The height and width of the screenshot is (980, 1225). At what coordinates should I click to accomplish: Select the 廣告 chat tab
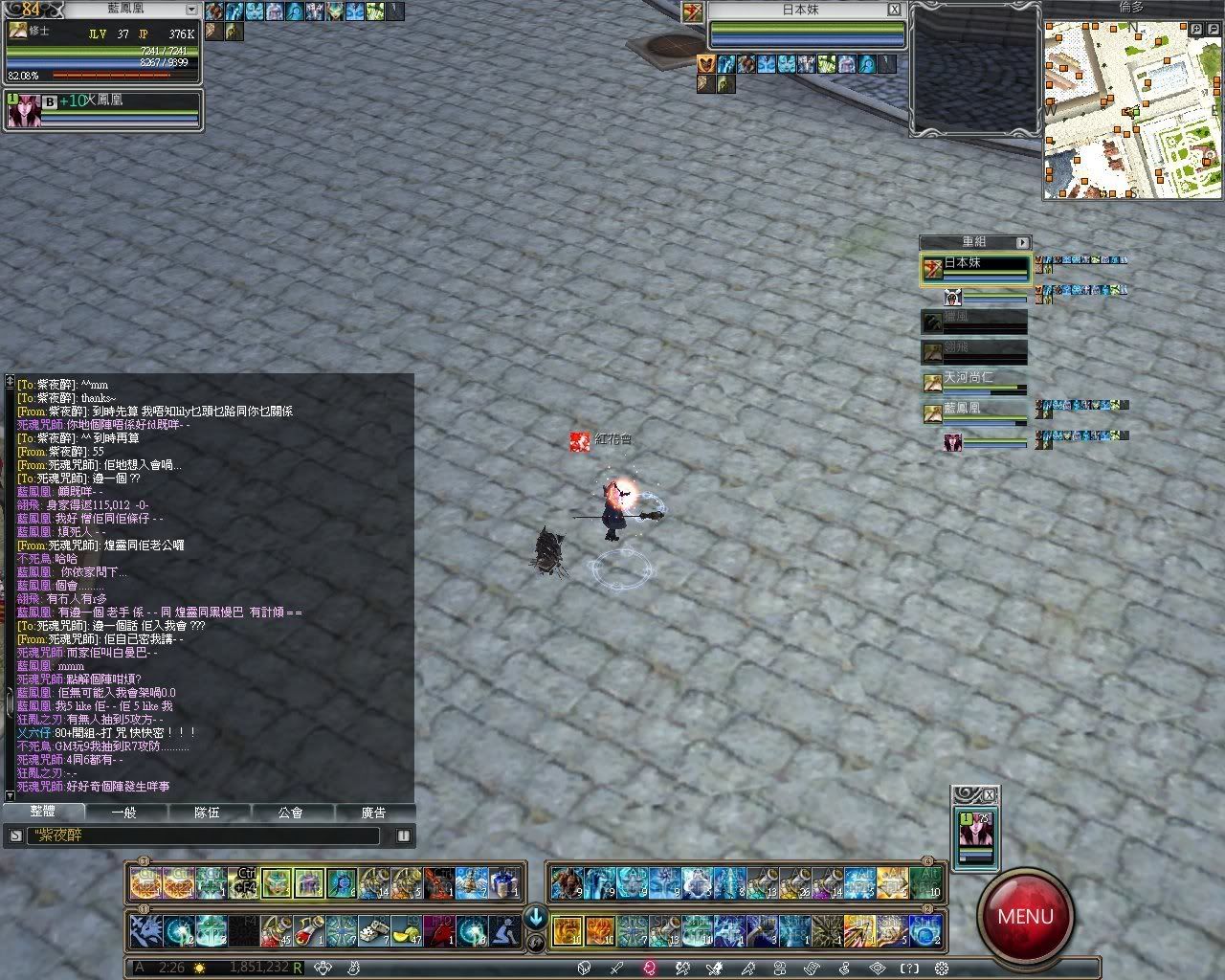(373, 813)
